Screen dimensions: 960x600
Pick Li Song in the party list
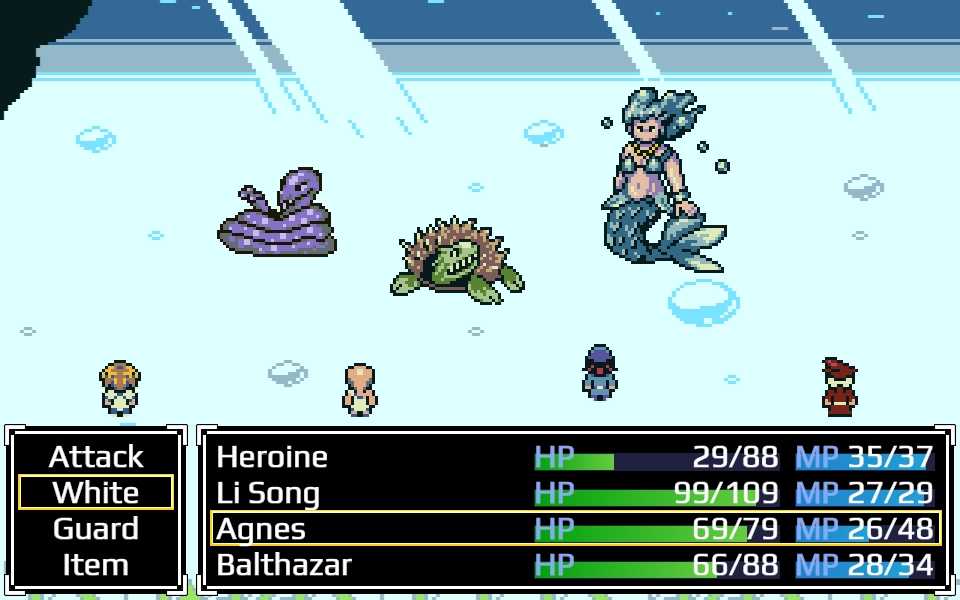pyautogui.click(x=575, y=493)
